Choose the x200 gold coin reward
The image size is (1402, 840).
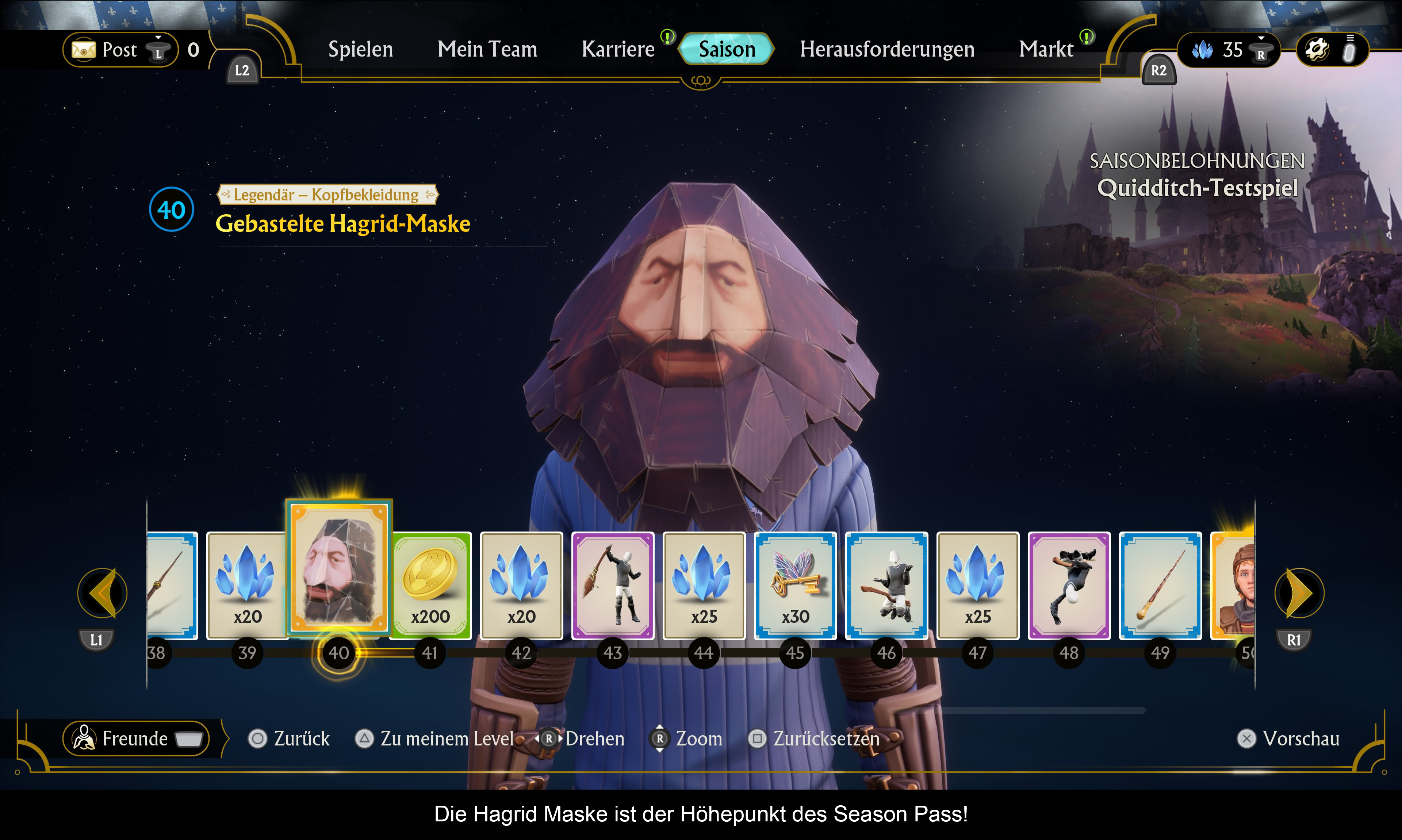[x=431, y=585]
